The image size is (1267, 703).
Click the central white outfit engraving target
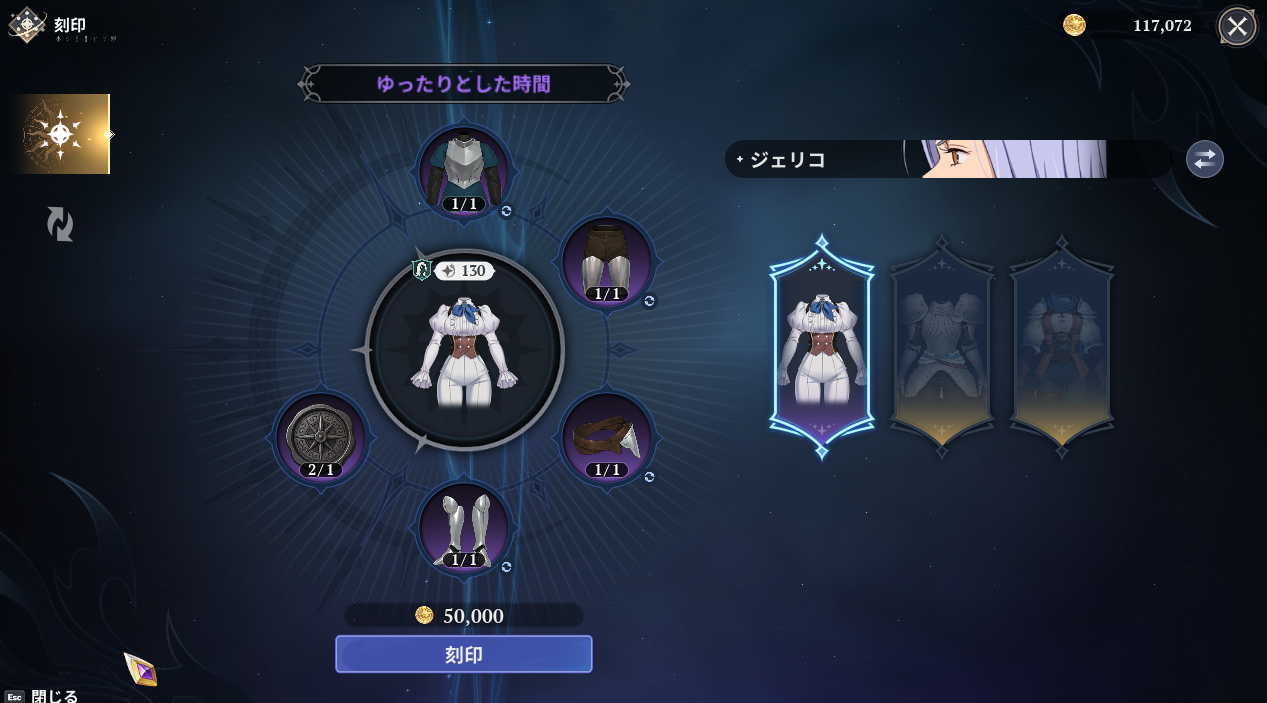pos(465,350)
